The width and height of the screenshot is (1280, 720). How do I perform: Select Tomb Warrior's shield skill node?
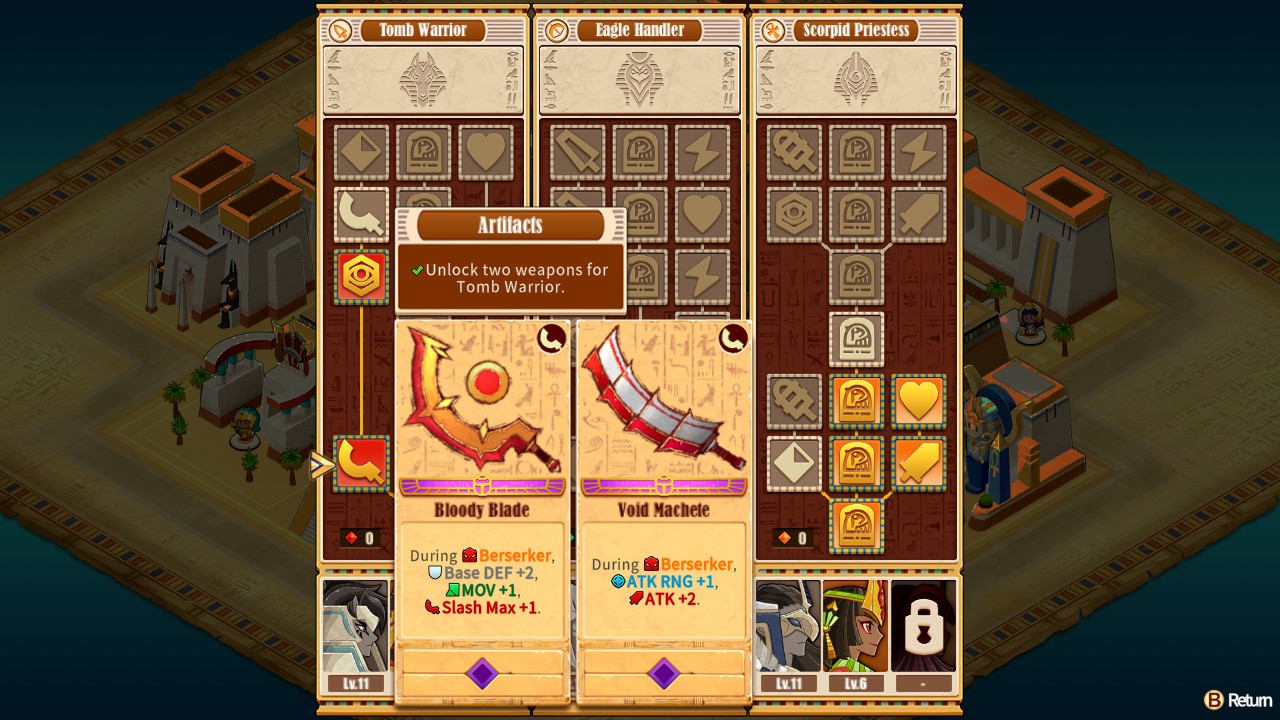point(361,152)
